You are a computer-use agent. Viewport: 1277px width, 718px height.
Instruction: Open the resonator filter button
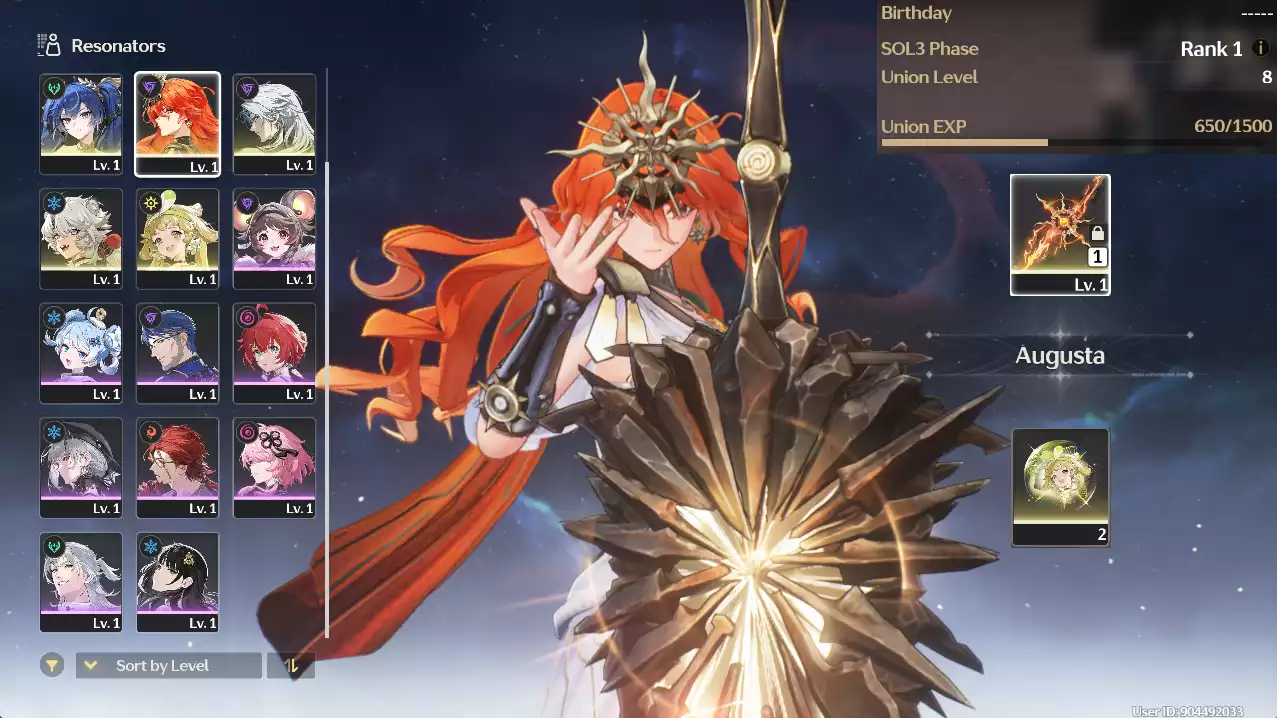[52, 665]
